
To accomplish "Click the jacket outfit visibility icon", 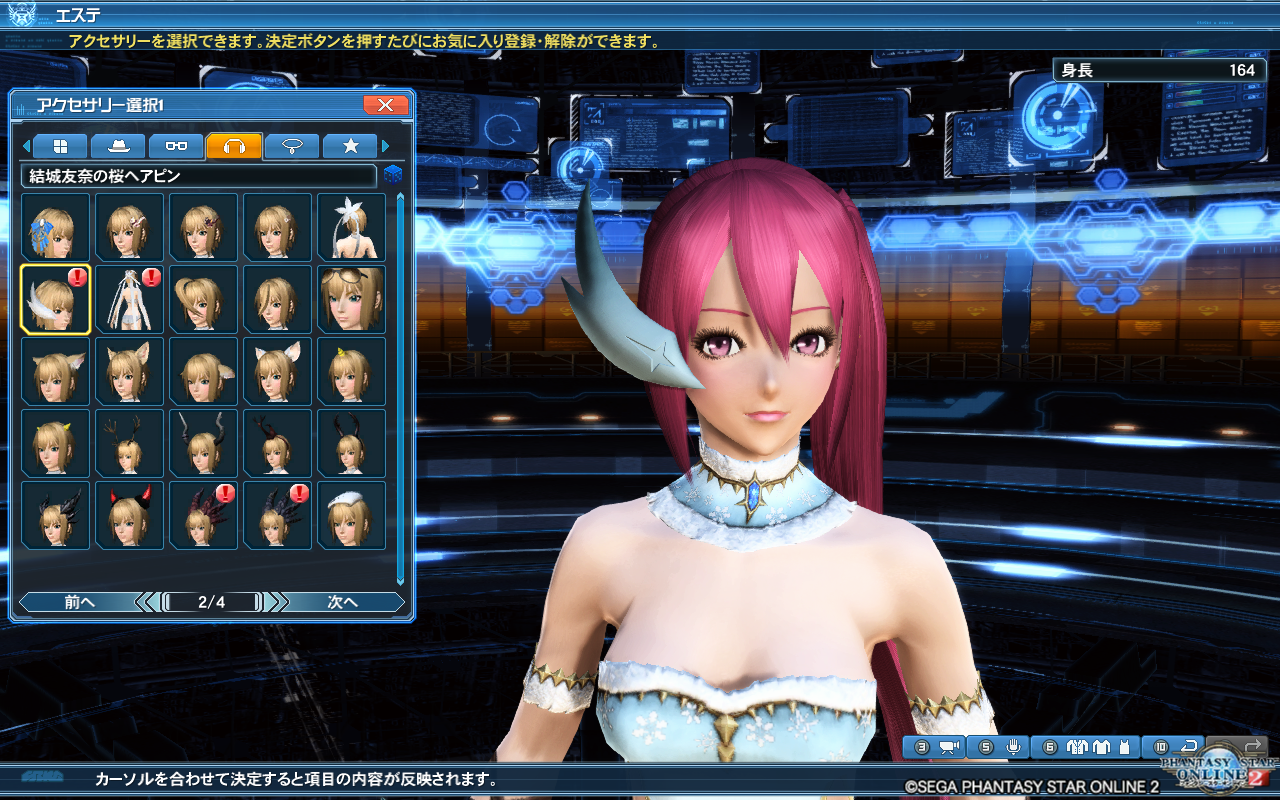I will [1076, 746].
